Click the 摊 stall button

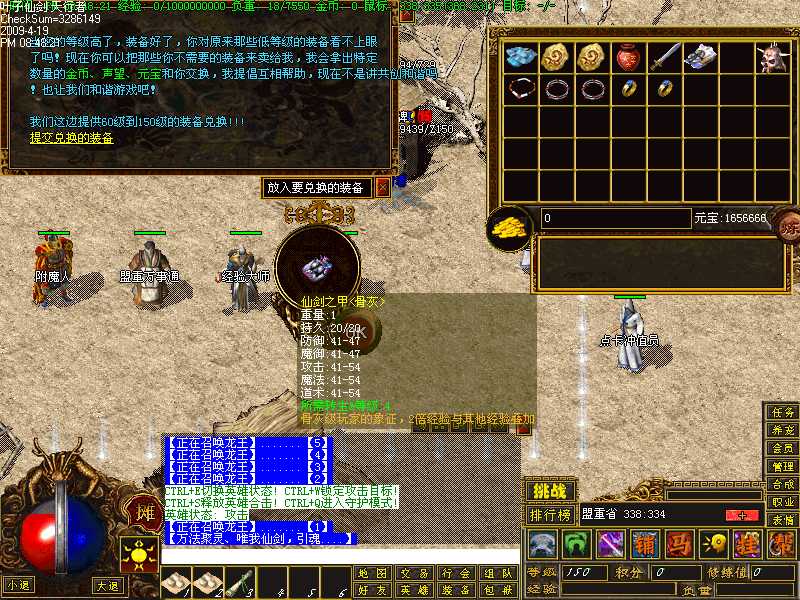(x=143, y=514)
